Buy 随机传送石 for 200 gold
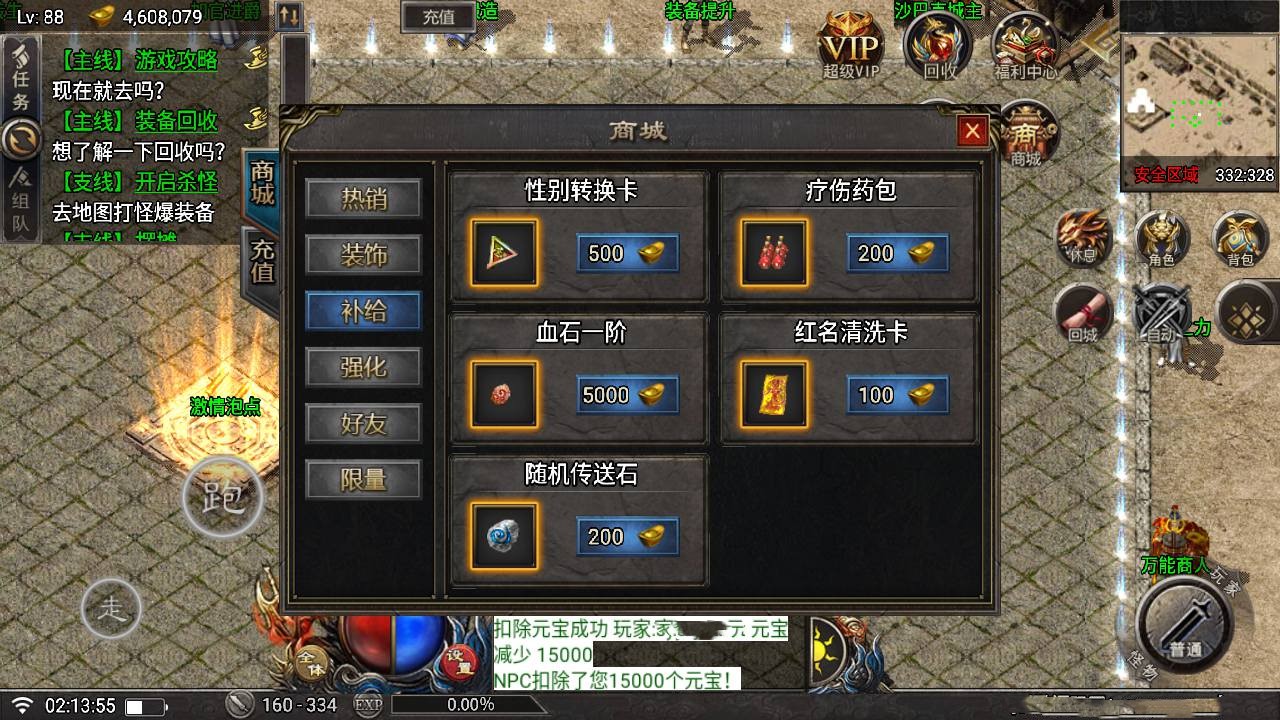 tap(627, 537)
